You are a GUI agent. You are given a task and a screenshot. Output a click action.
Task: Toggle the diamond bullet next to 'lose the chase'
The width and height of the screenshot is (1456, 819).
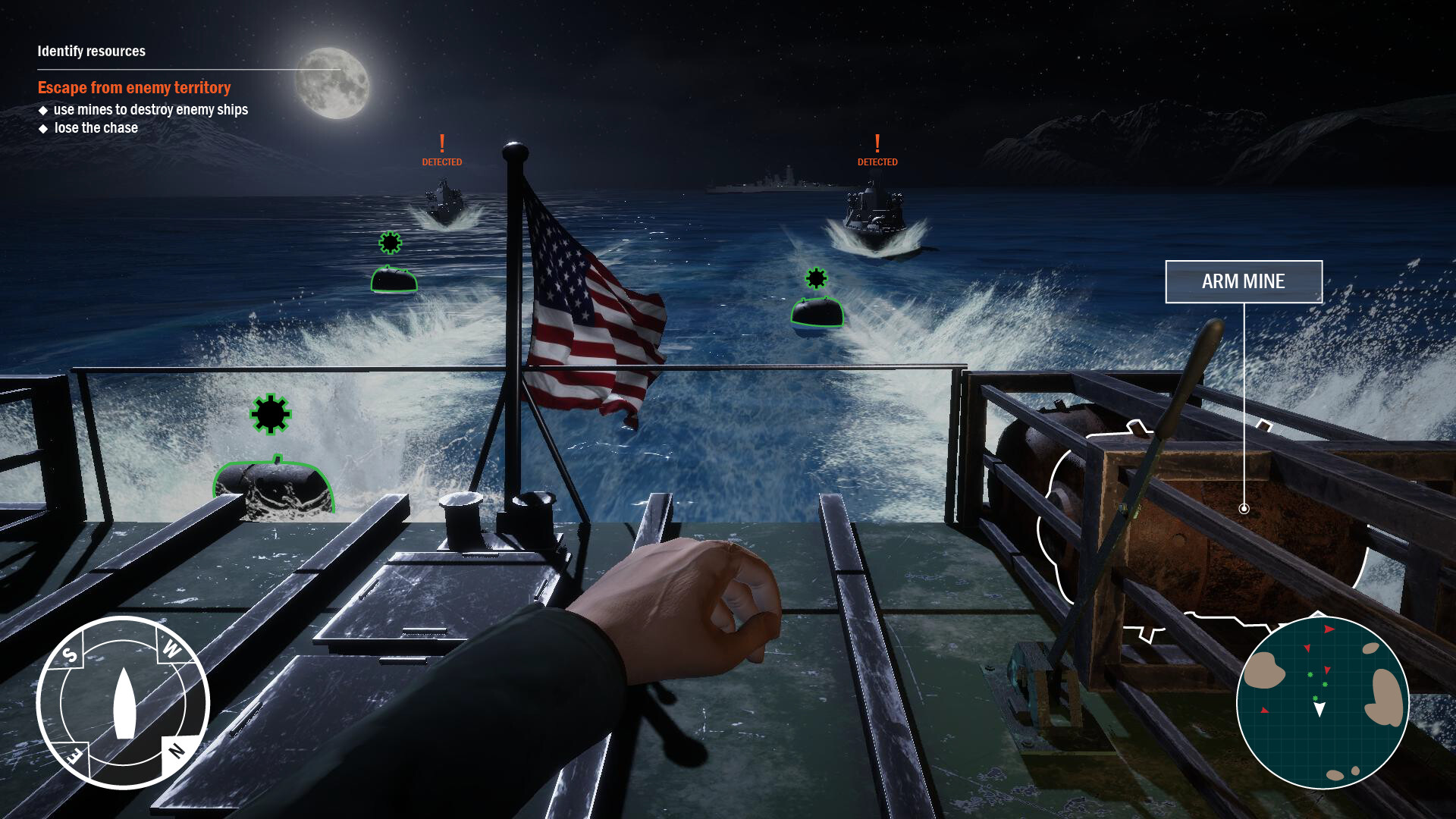click(42, 128)
